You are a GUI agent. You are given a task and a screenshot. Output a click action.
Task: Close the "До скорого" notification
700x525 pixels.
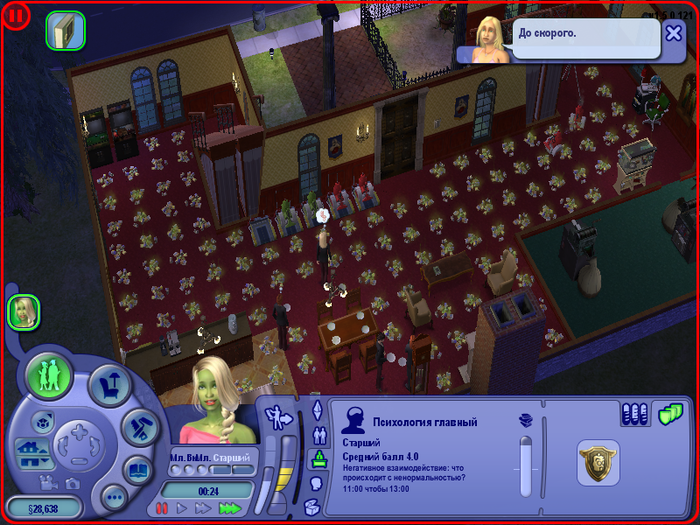click(x=674, y=33)
